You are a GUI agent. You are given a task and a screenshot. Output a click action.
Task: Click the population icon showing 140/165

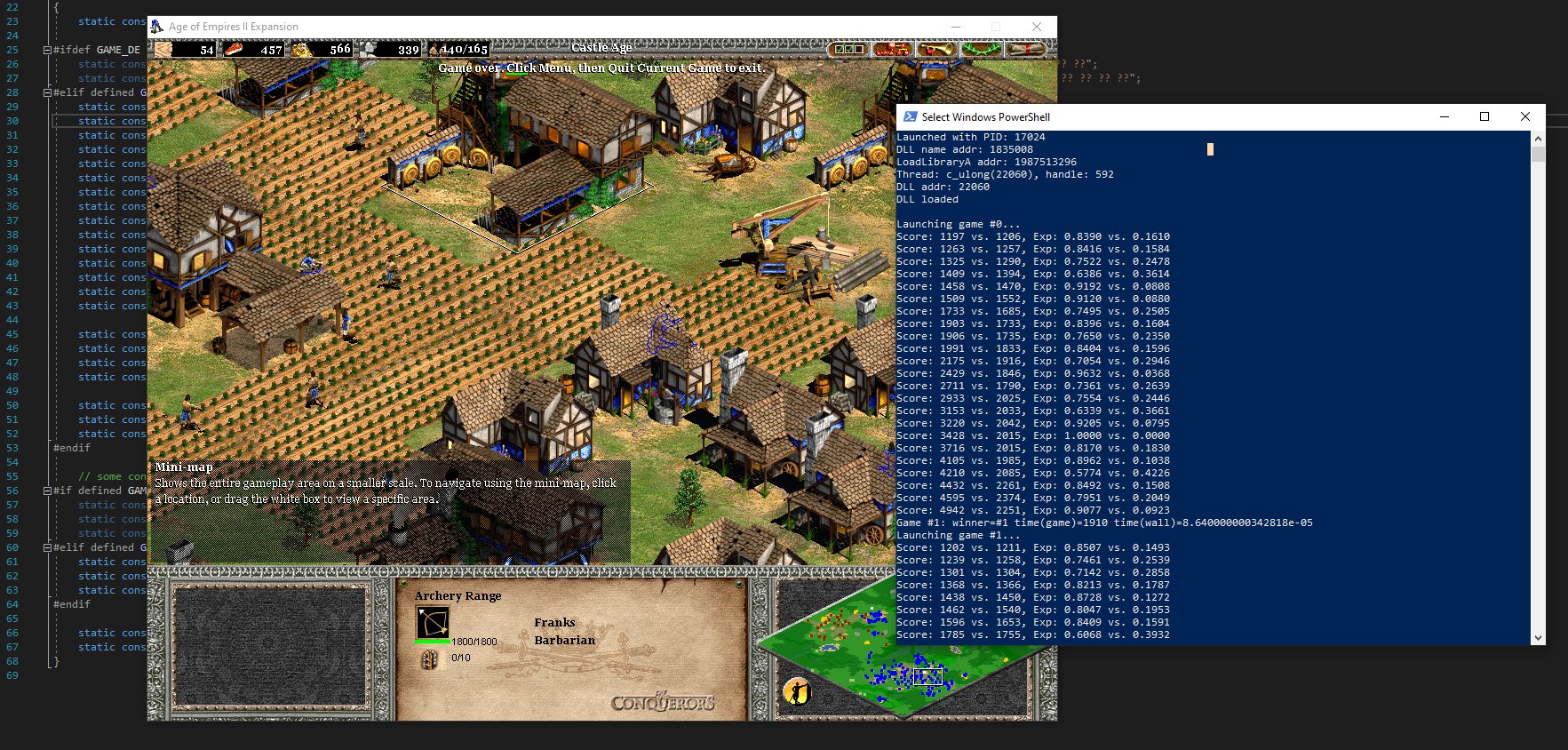pyautogui.click(x=440, y=51)
